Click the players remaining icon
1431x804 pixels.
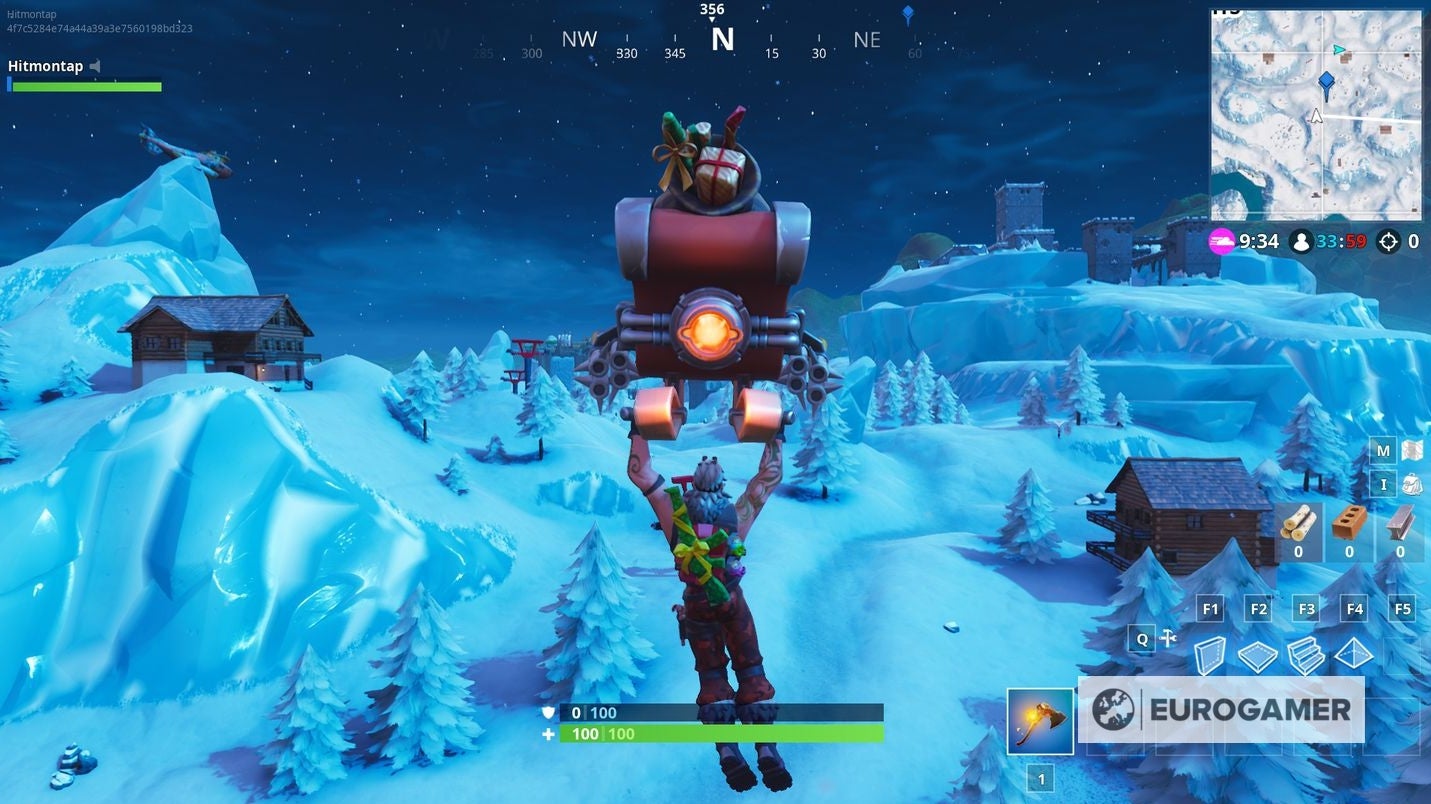tap(1302, 241)
